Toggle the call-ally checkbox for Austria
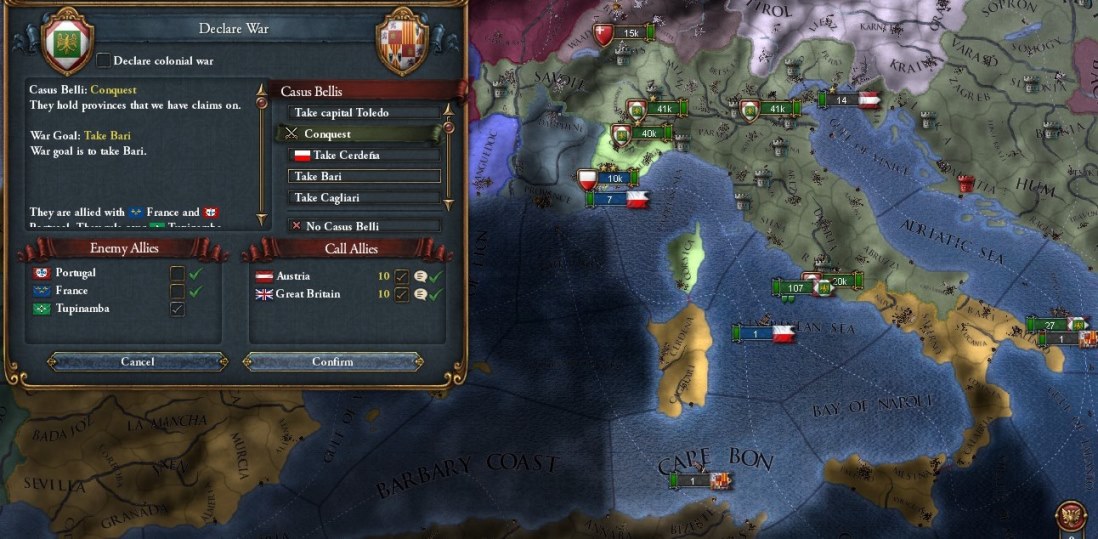Image resolution: width=1098 pixels, height=539 pixels. (x=400, y=276)
